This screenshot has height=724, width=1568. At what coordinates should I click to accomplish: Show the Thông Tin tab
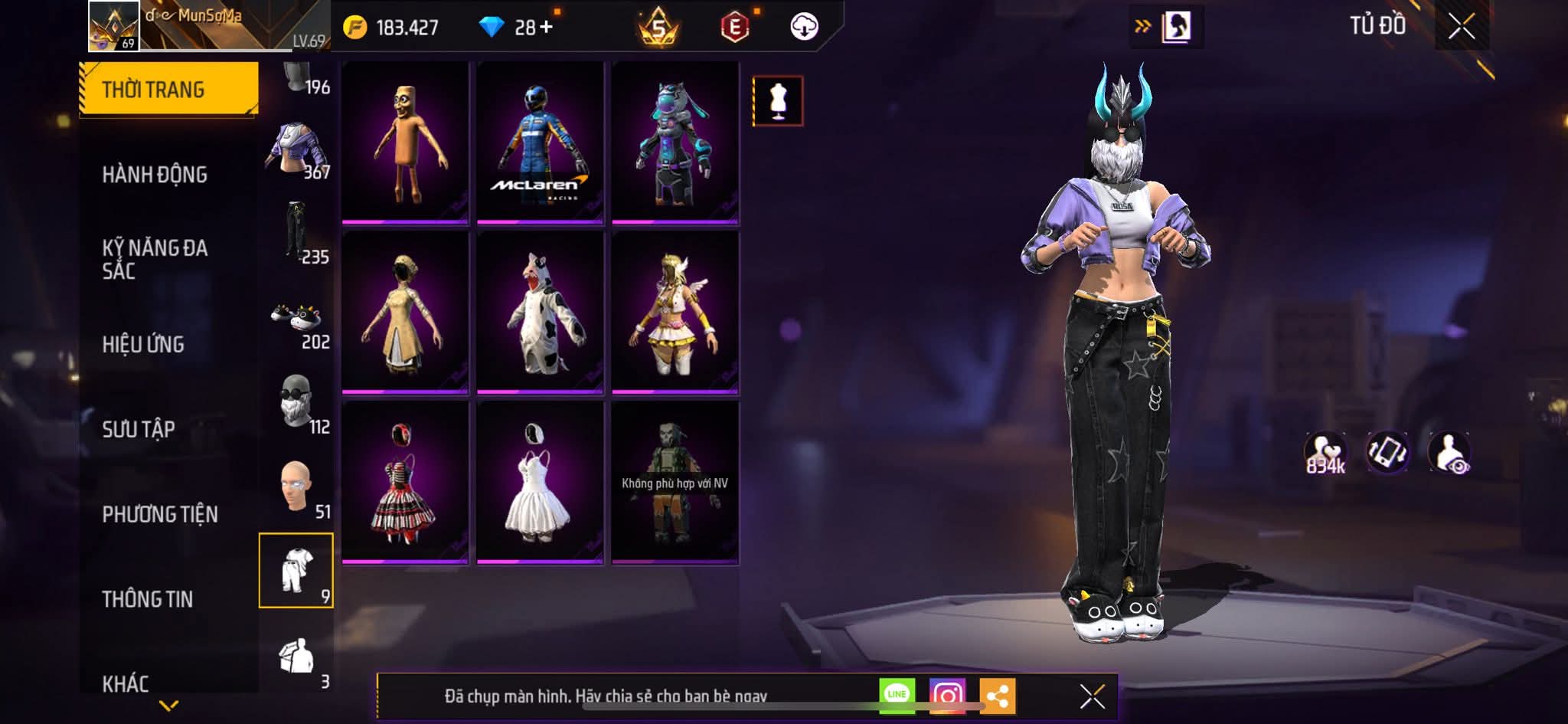(148, 599)
